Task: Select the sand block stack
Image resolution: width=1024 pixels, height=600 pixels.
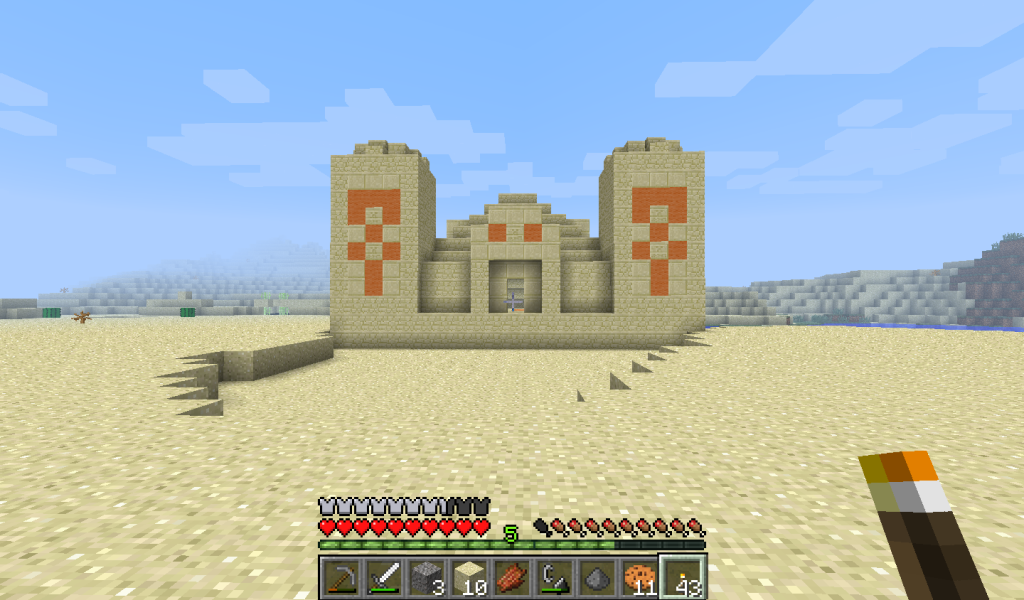Action: click(x=469, y=577)
